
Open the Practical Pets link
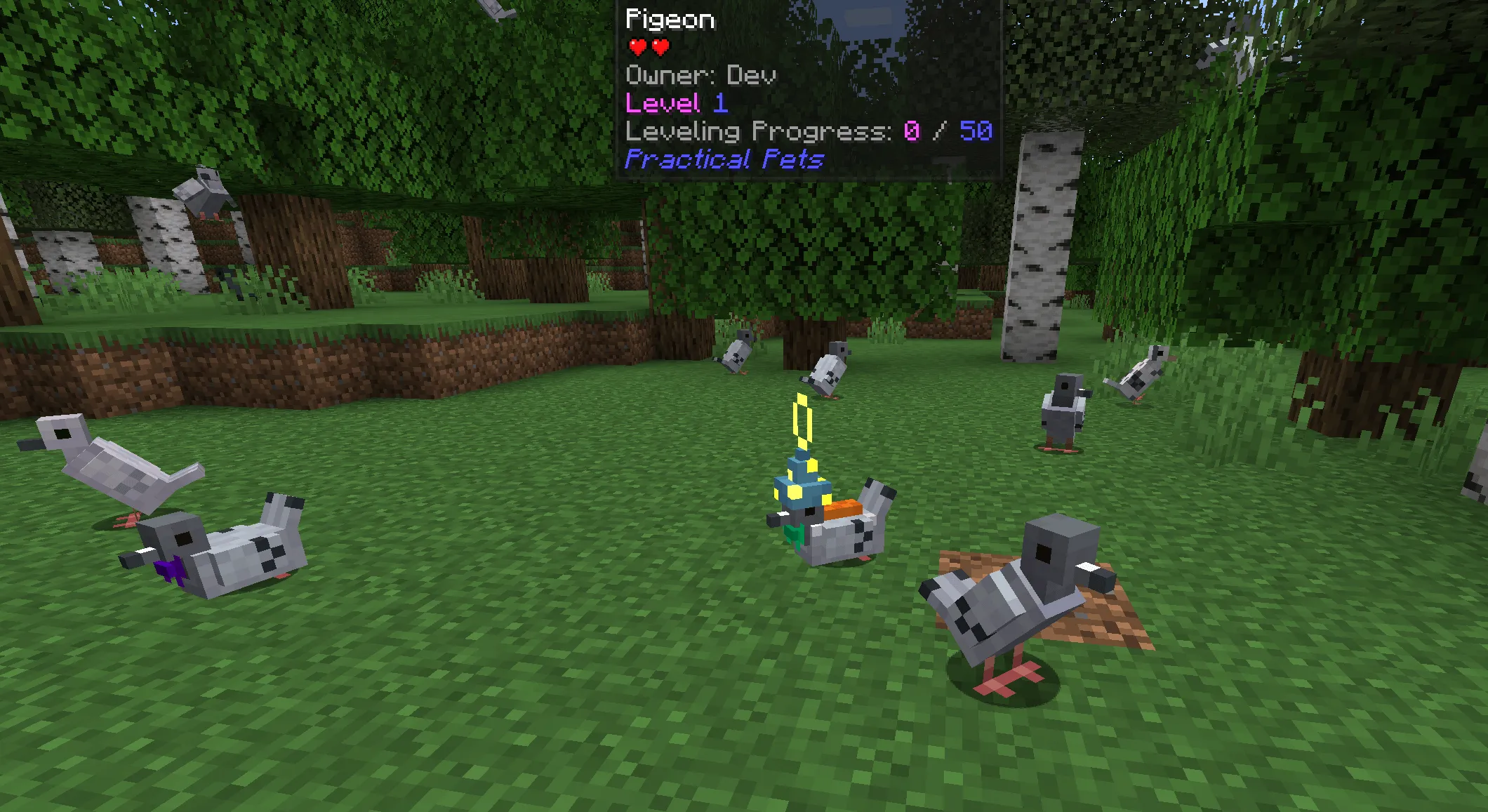pos(723,161)
